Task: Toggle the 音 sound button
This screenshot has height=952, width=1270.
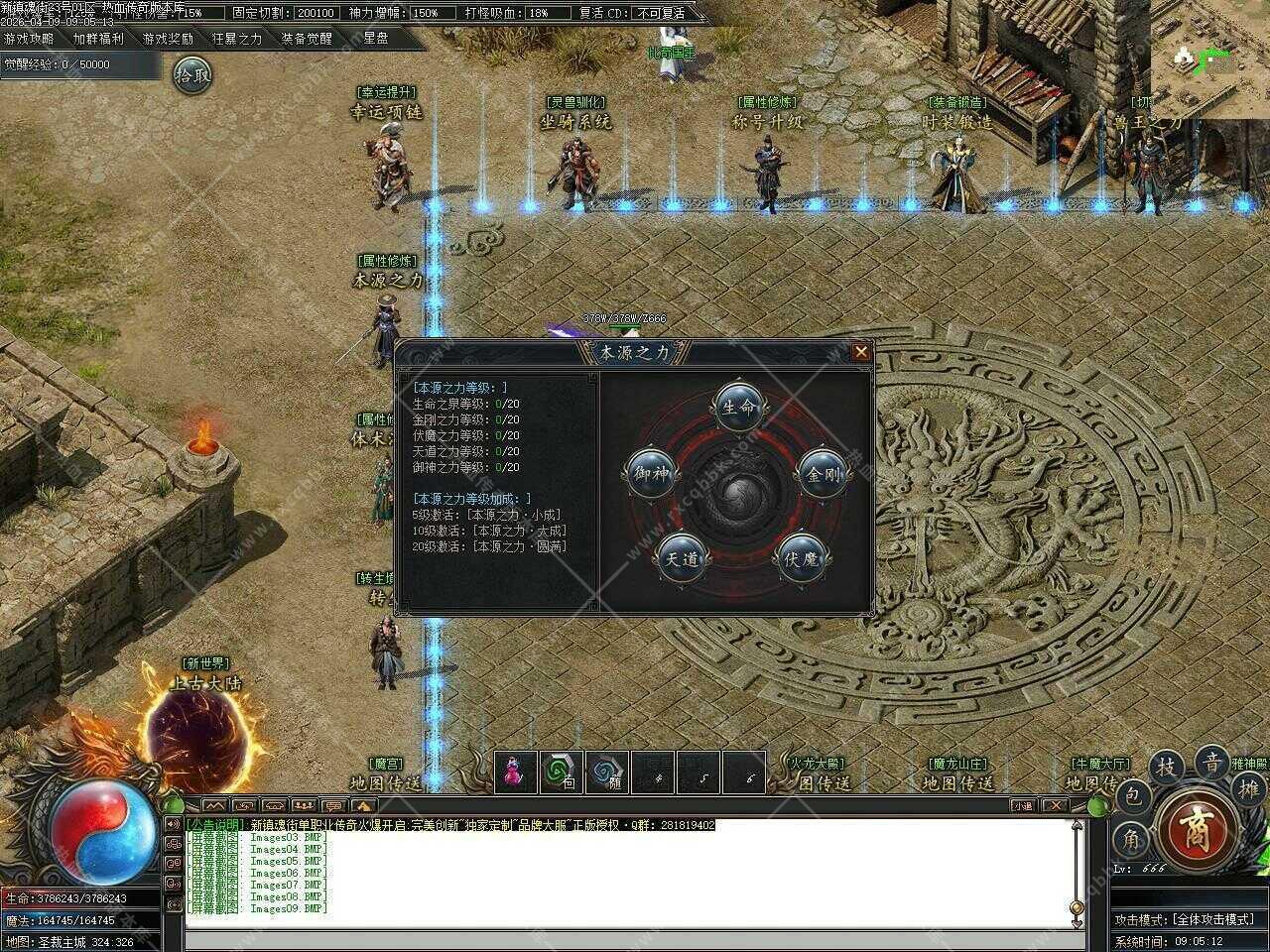Action: (1211, 763)
